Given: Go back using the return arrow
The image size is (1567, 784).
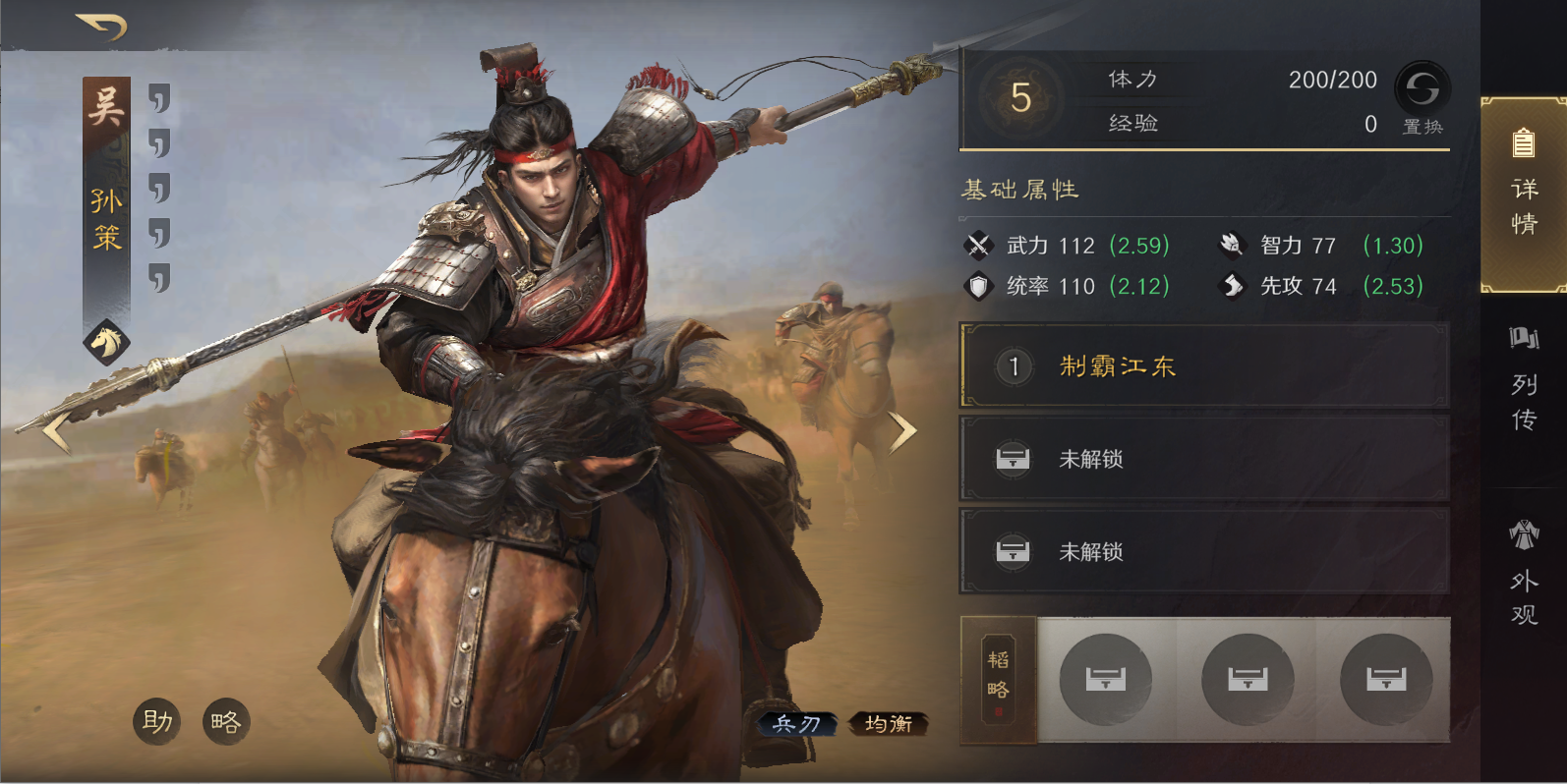Looking at the screenshot, I should tap(101, 27).
